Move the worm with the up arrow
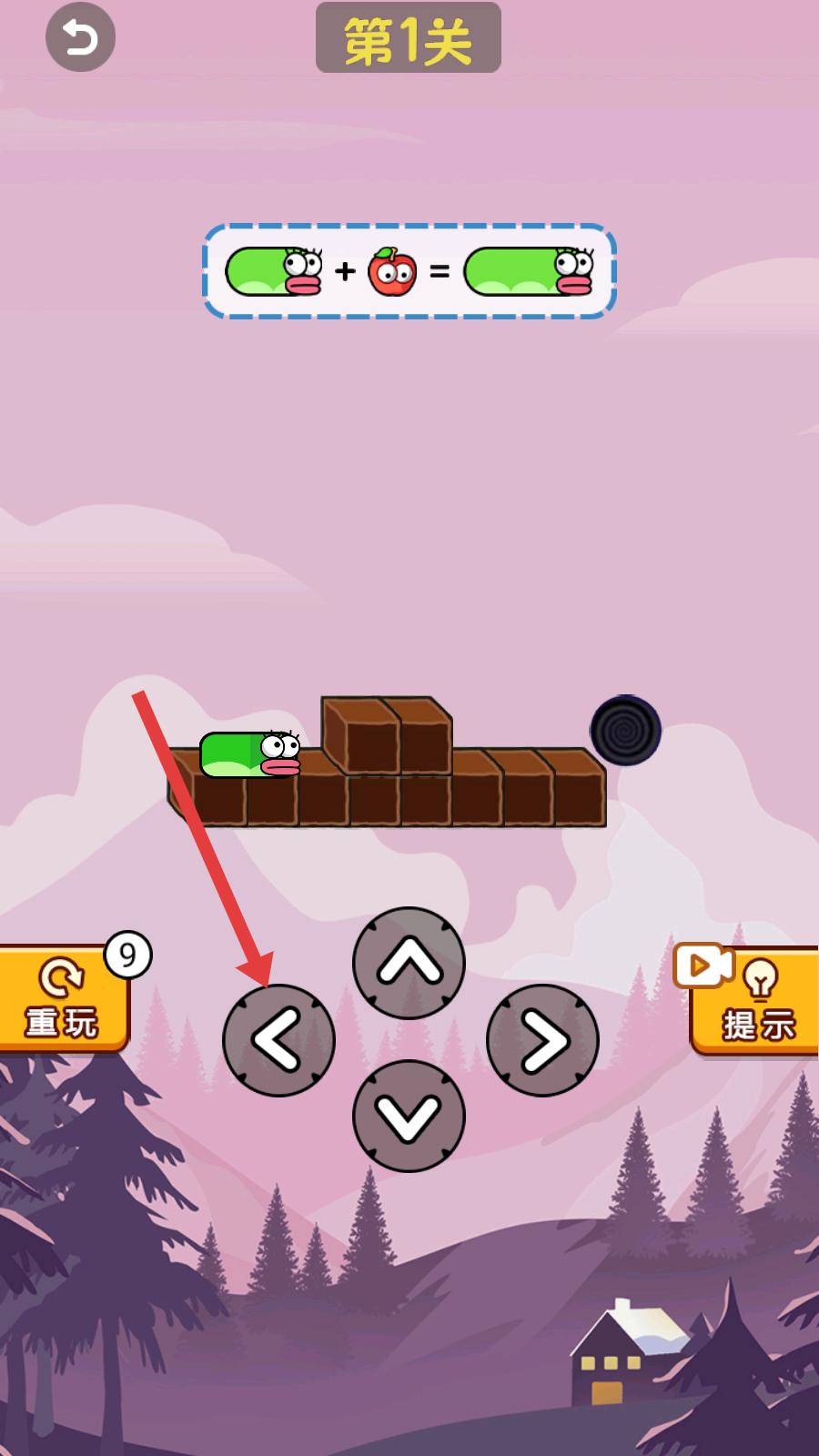The width and height of the screenshot is (819, 1456). pyautogui.click(x=409, y=963)
